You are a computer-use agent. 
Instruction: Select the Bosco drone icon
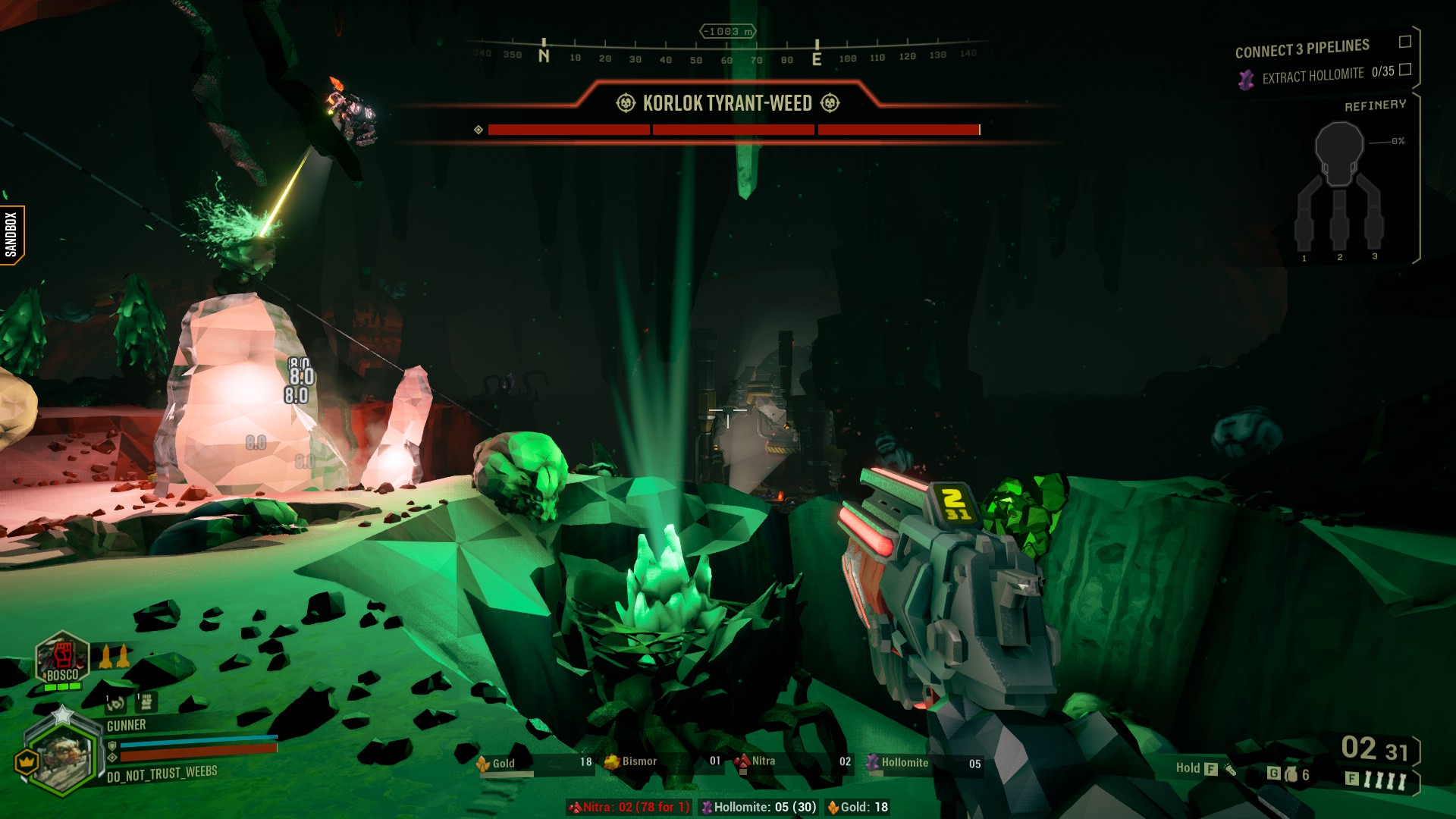click(x=62, y=658)
